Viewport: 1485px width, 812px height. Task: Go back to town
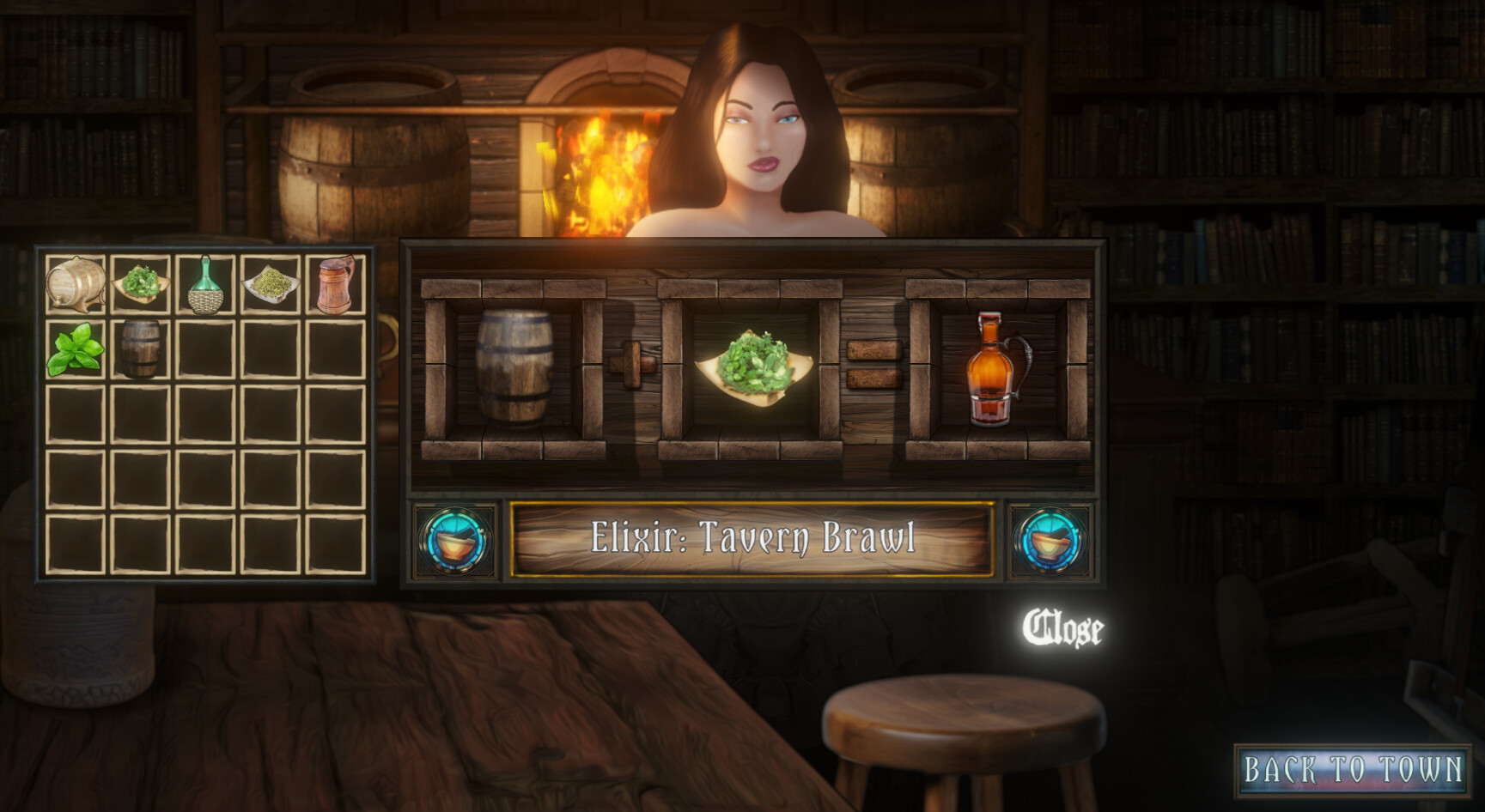[1353, 769]
